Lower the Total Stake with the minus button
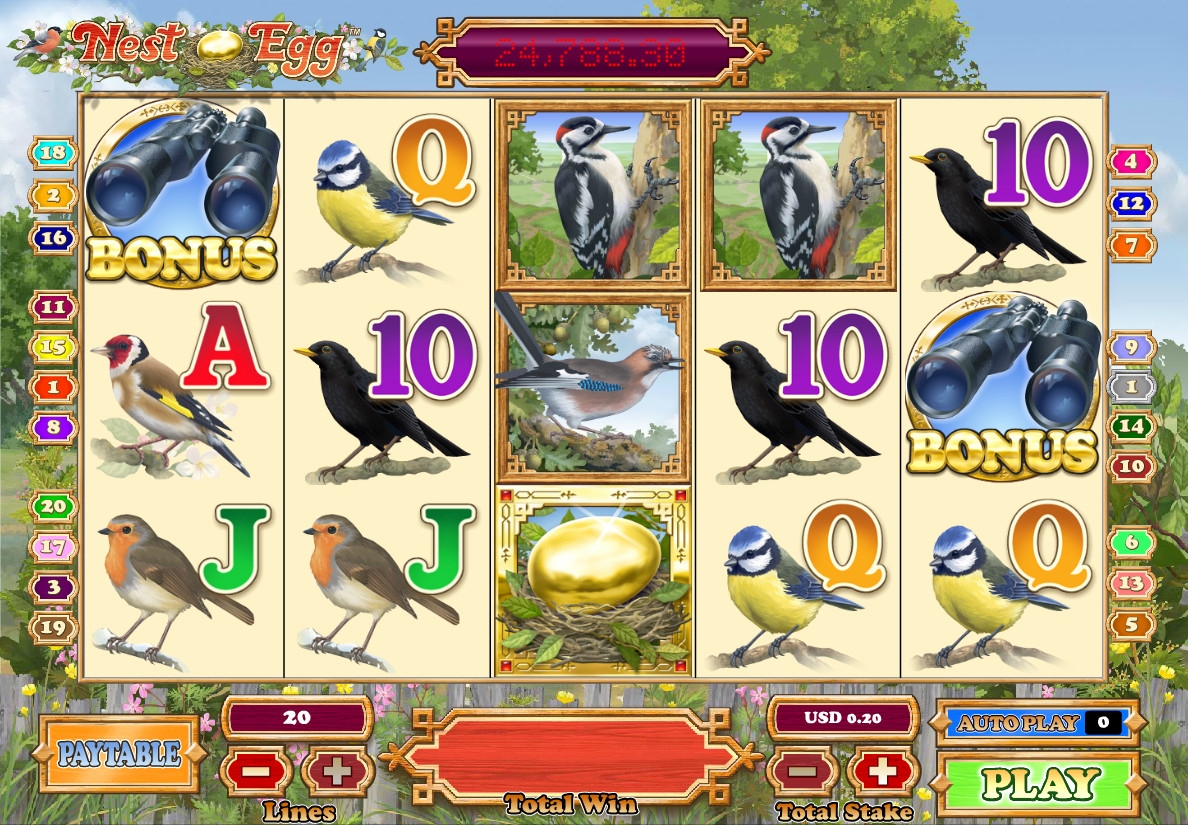 coord(801,772)
